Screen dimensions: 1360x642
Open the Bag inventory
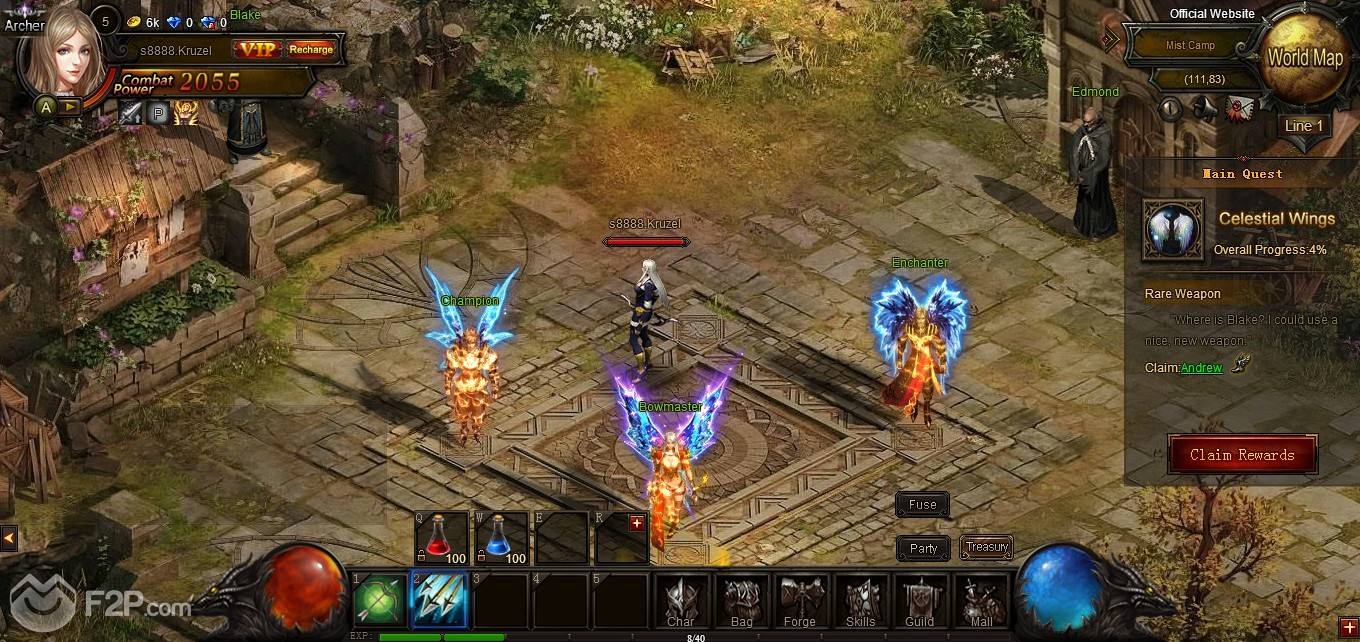point(741,600)
